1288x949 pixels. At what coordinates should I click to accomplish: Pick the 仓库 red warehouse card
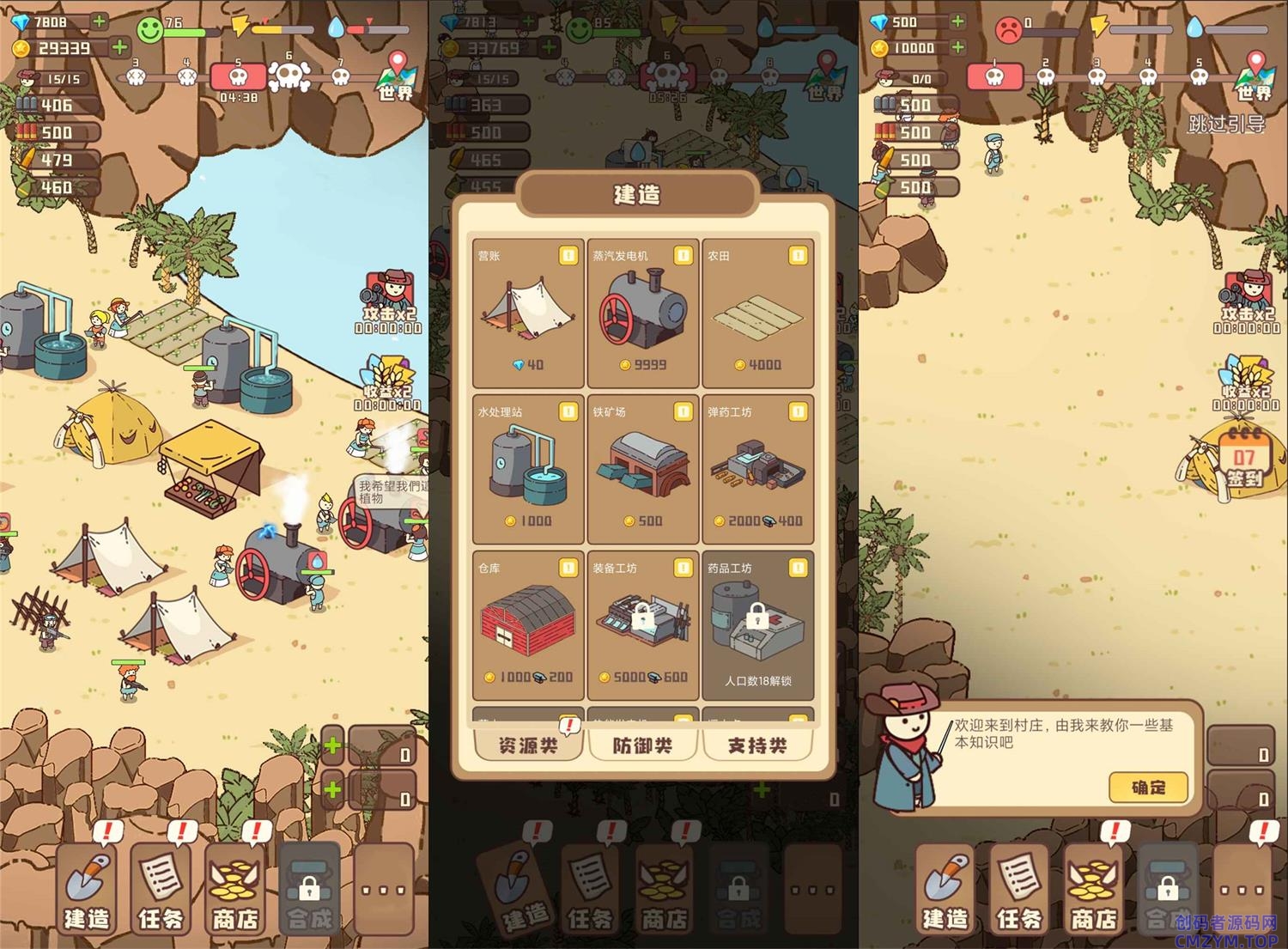[527, 625]
